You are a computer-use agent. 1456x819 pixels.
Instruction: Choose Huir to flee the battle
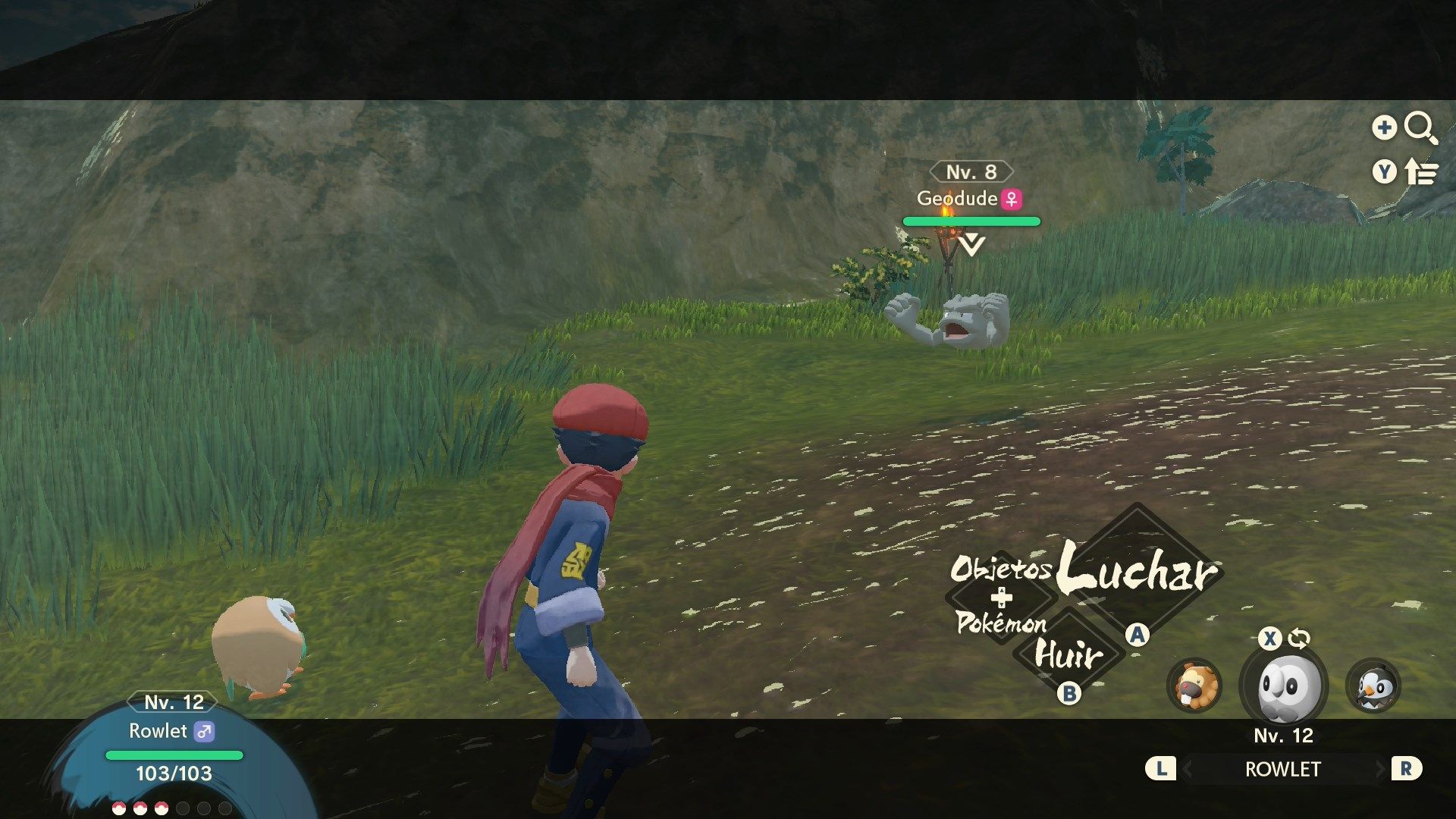tap(1068, 654)
